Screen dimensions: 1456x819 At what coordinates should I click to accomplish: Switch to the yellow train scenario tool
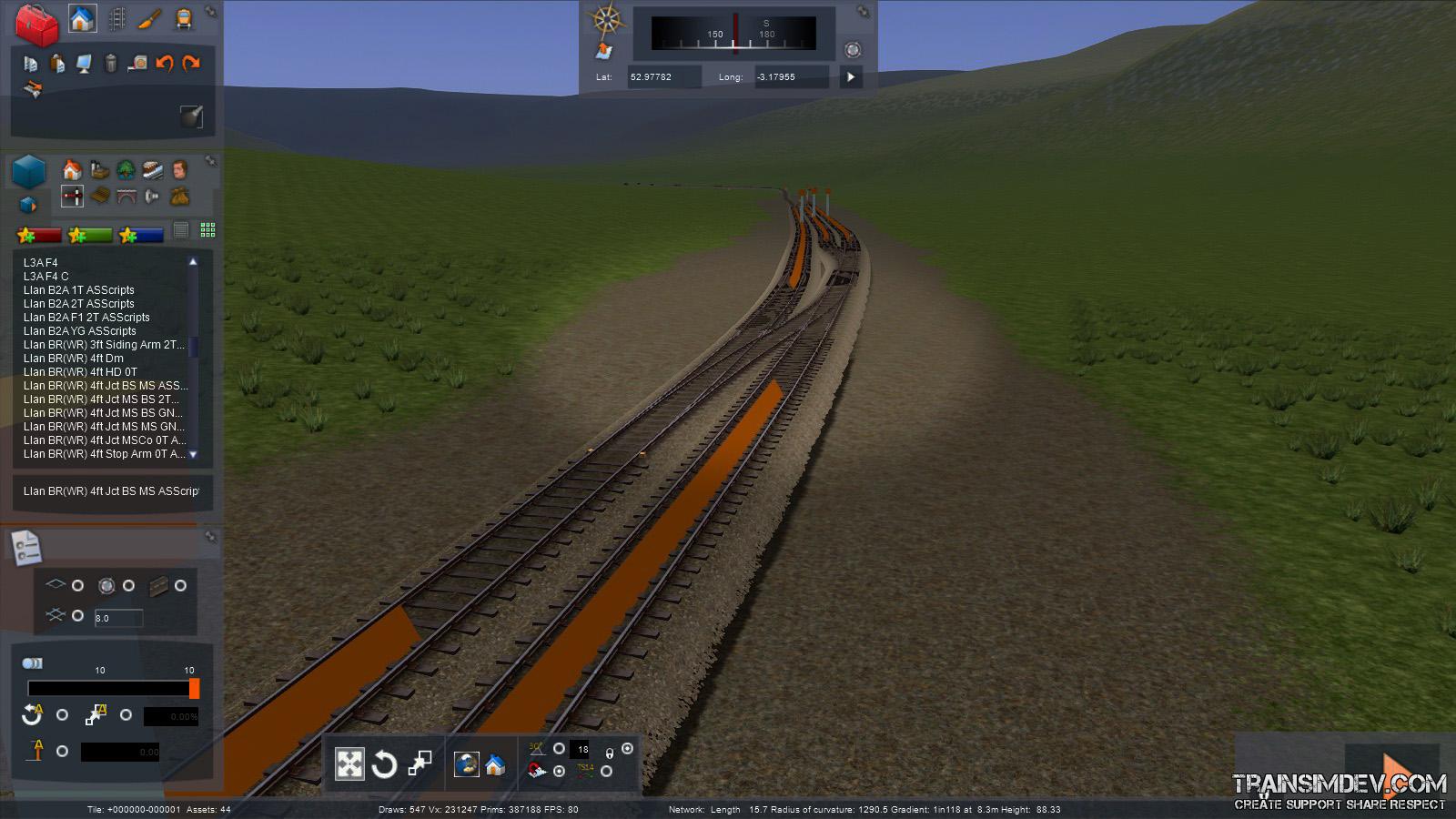tap(183, 19)
